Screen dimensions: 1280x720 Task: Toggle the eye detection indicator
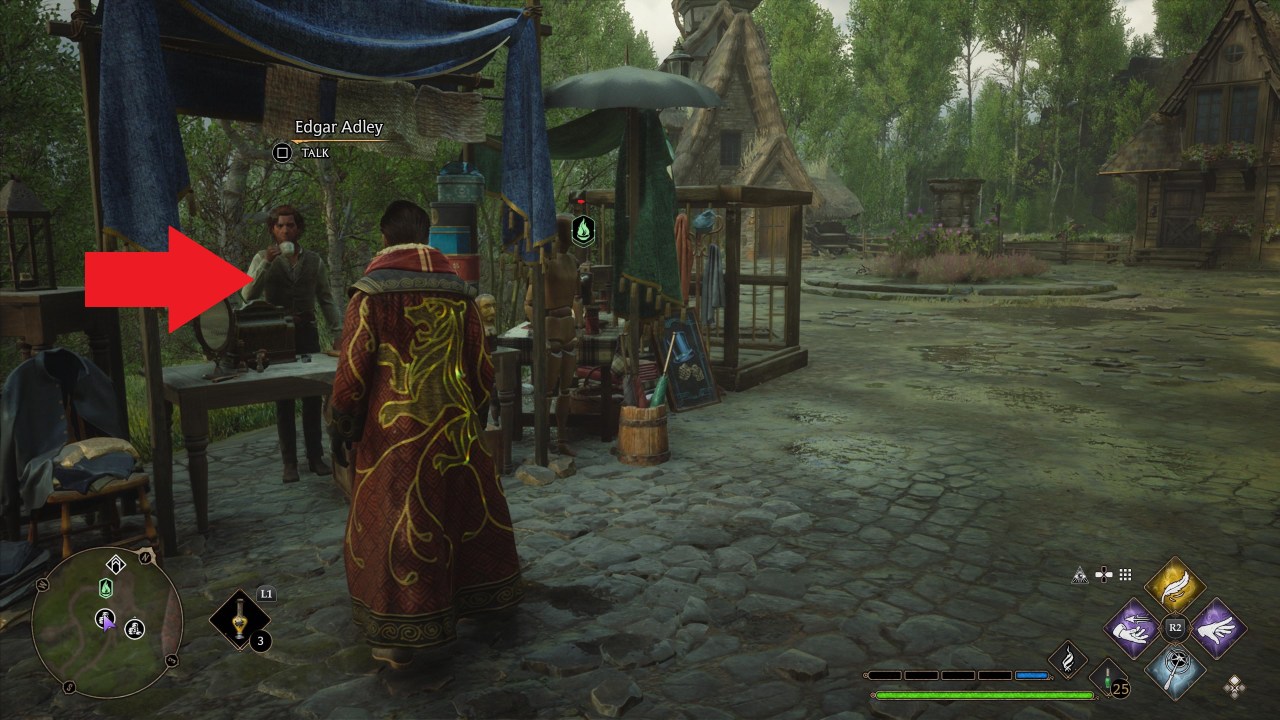pyautogui.click(x=1080, y=575)
